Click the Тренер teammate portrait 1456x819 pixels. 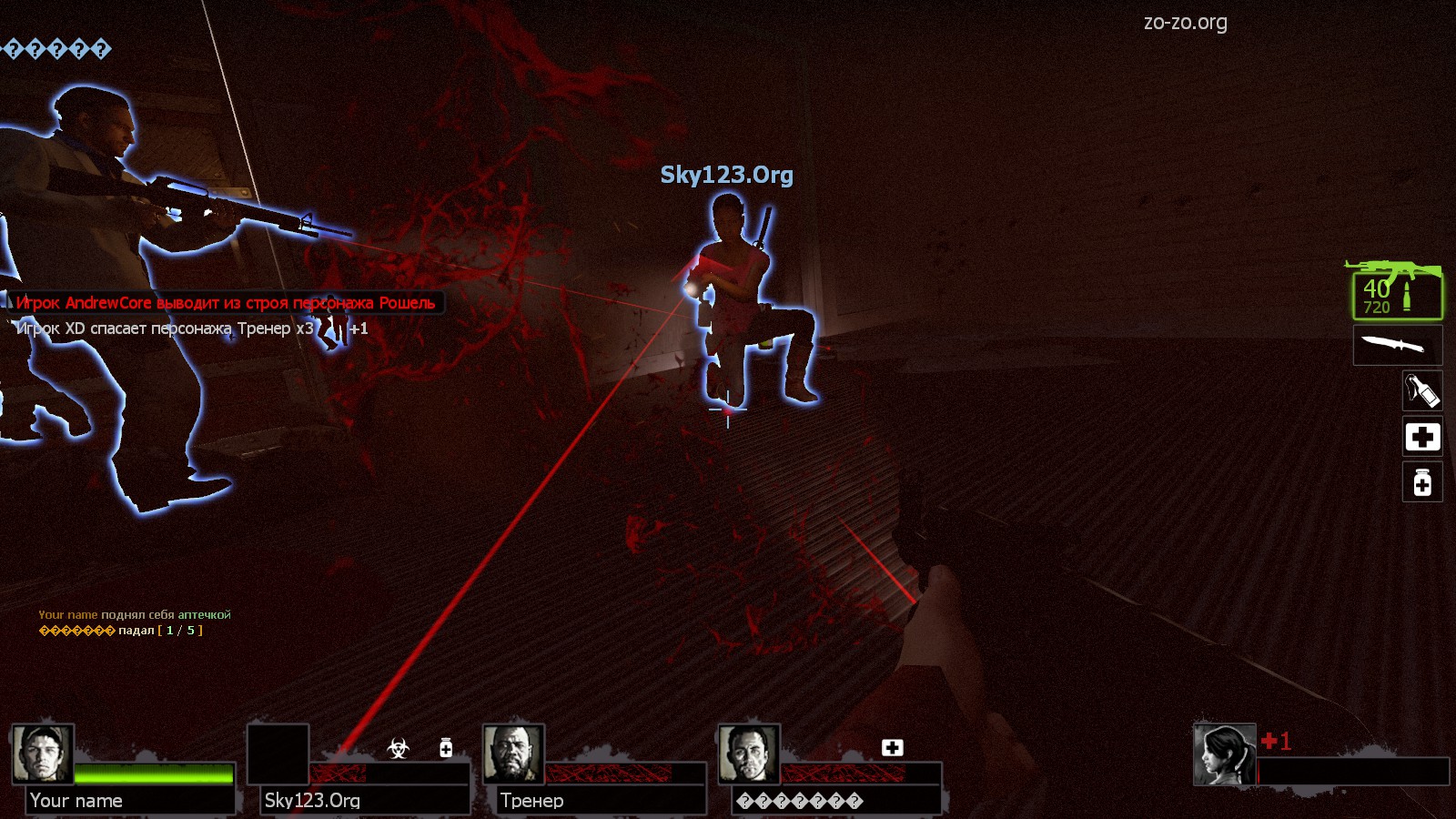[513, 753]
